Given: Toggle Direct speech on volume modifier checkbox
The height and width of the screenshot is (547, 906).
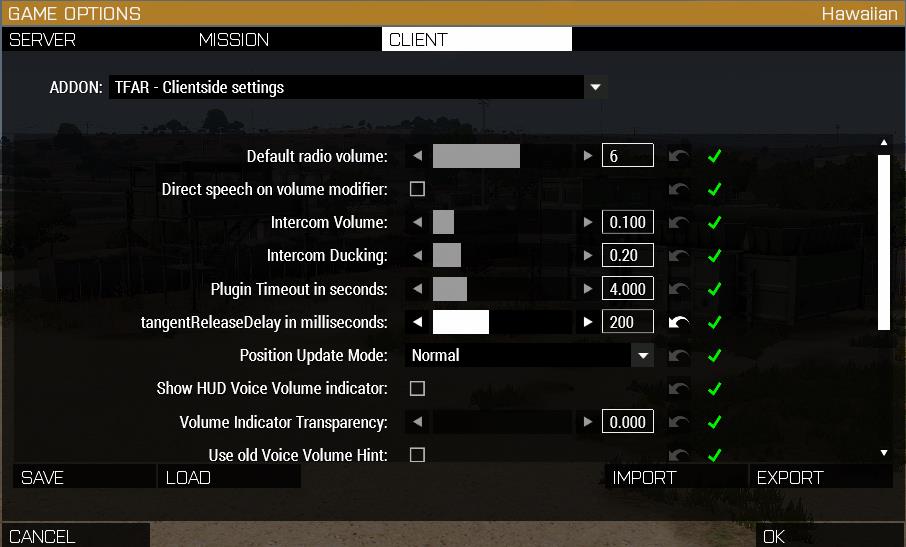Looking at the screenshot, I should pyautogui.click(x=418, y=189).
